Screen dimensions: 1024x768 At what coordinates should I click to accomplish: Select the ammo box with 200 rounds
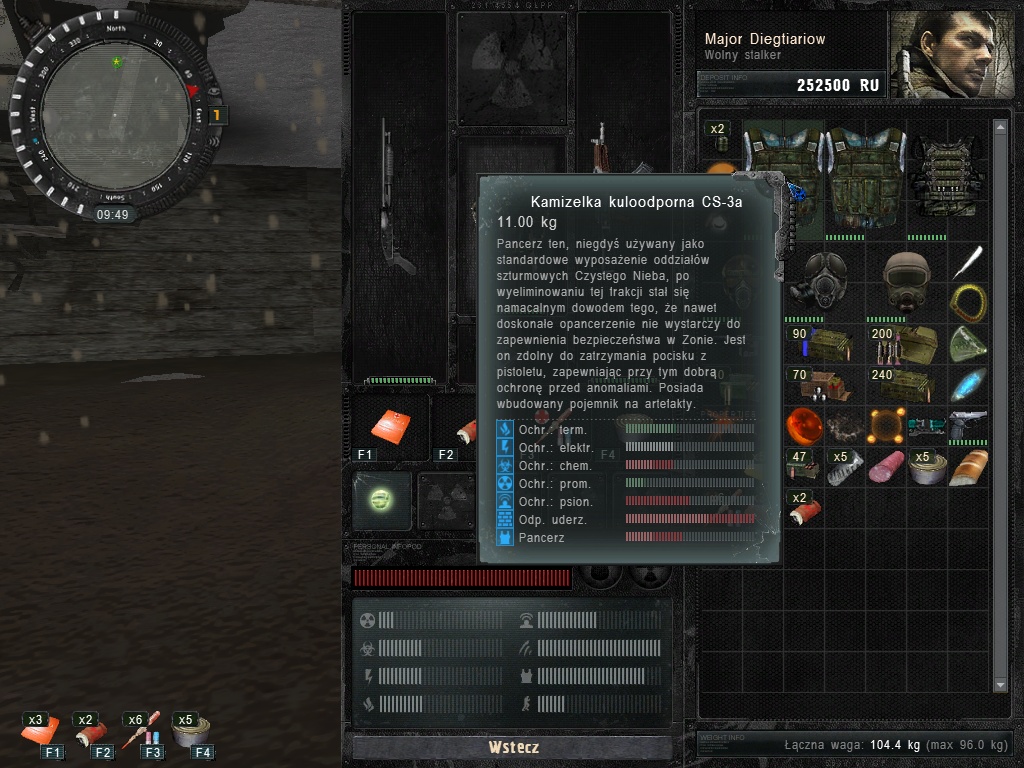[x=906, y=344]
